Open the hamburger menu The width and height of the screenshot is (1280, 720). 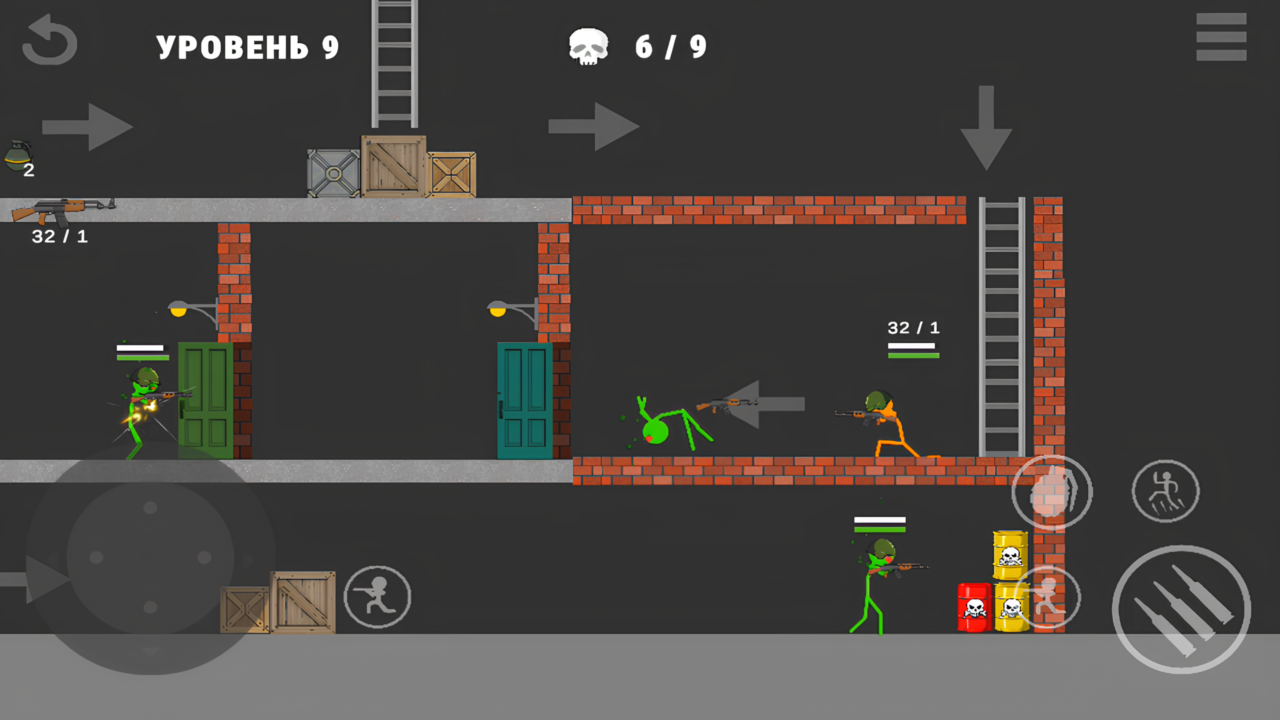coord(1221,38)
